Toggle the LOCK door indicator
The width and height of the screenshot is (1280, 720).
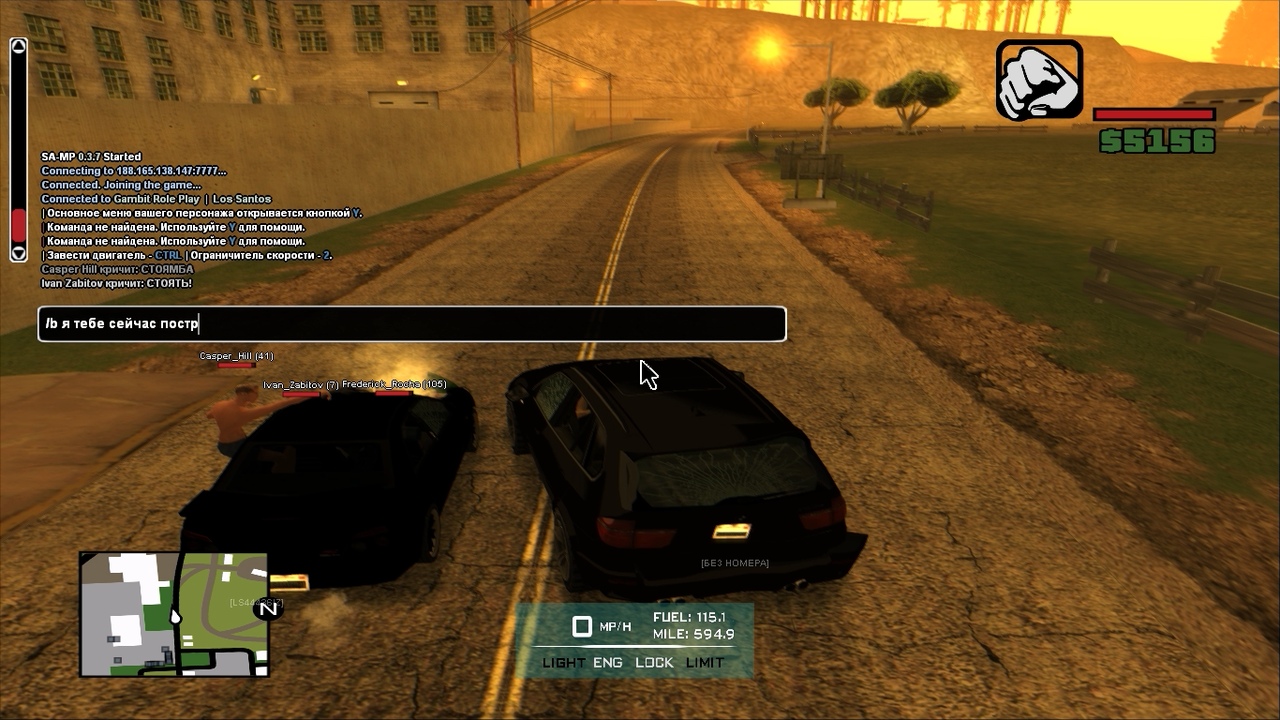click(x=654, y=663)
